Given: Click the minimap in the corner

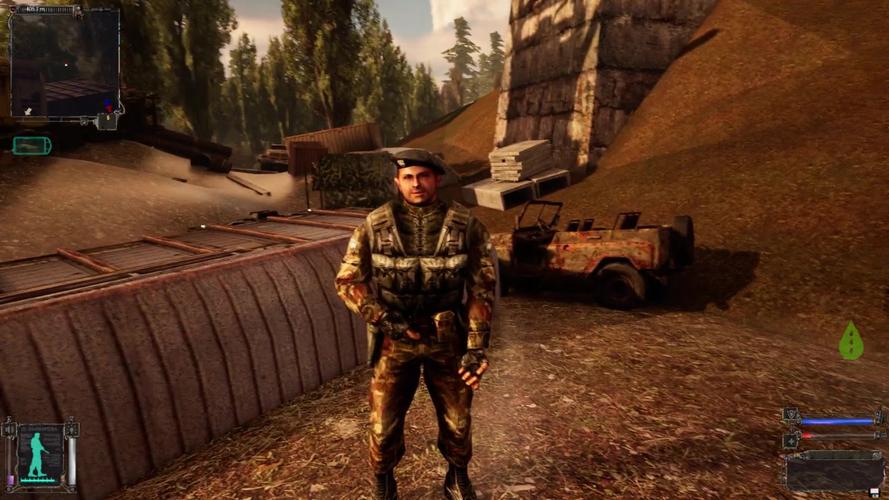Looking at the screenshot, I should click(x=65, y=62).
